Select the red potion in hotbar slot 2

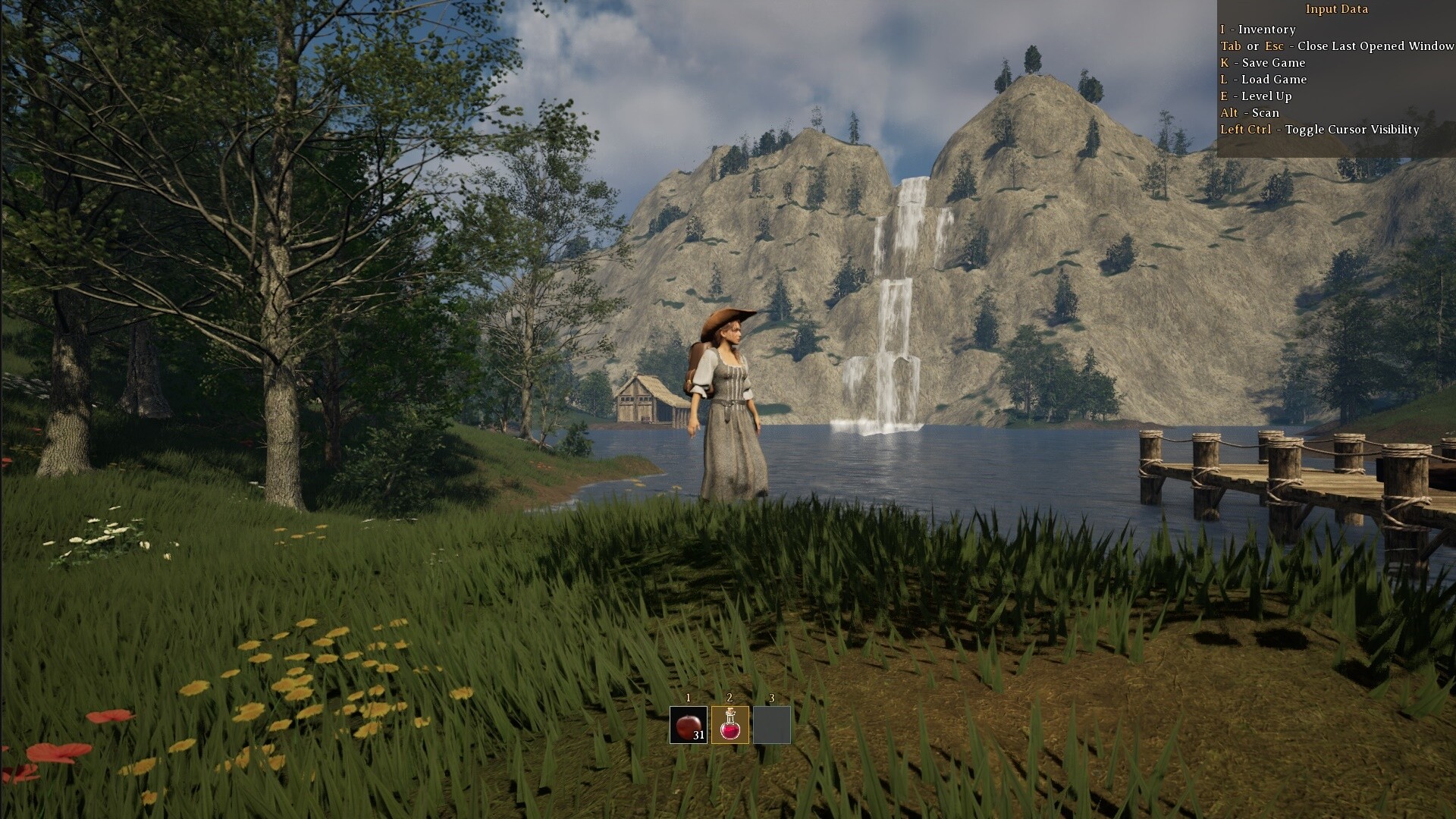point(730,724)
